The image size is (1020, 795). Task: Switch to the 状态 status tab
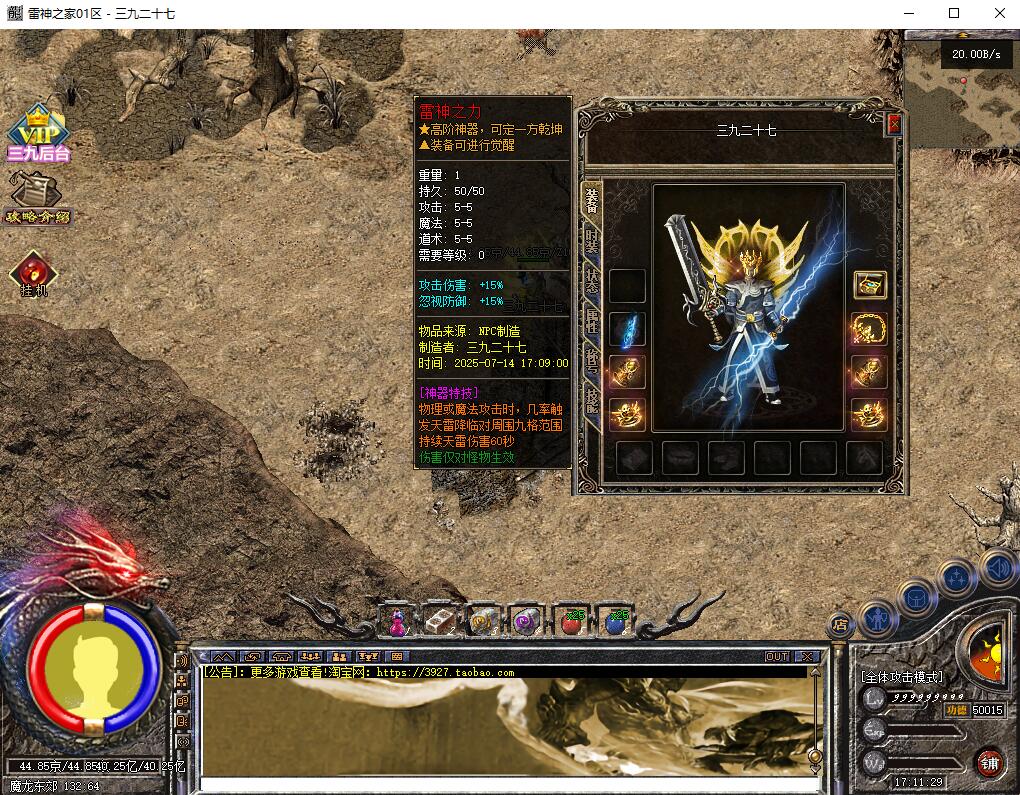coord(592,281)
